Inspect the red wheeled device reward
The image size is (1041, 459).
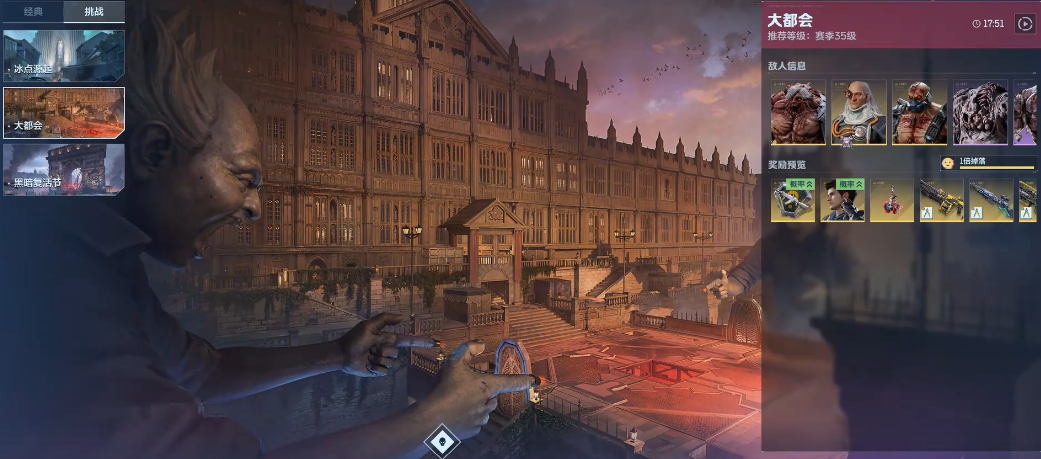(x=892, y=200)
